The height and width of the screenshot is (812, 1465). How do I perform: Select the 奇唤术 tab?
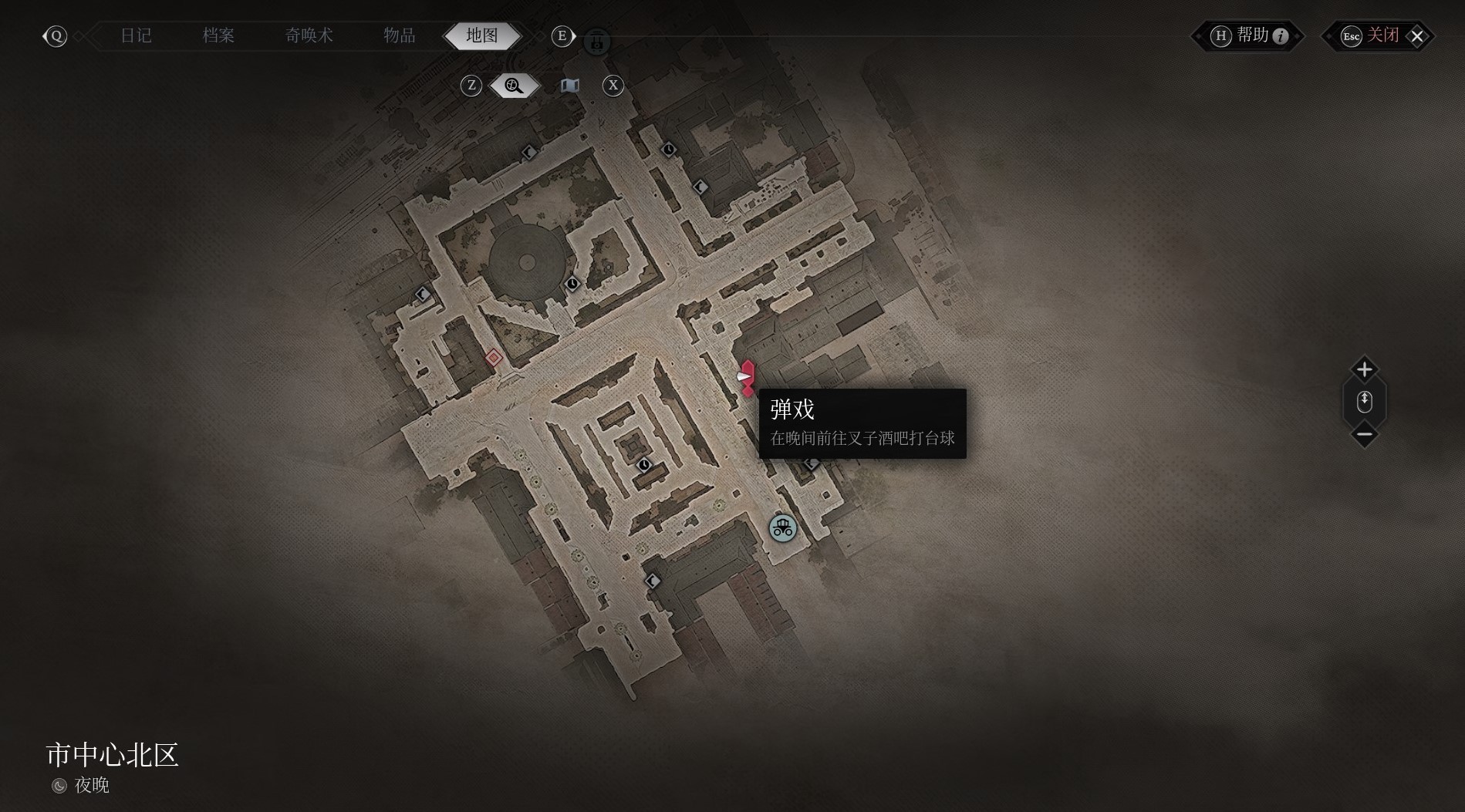coord(309,35)
